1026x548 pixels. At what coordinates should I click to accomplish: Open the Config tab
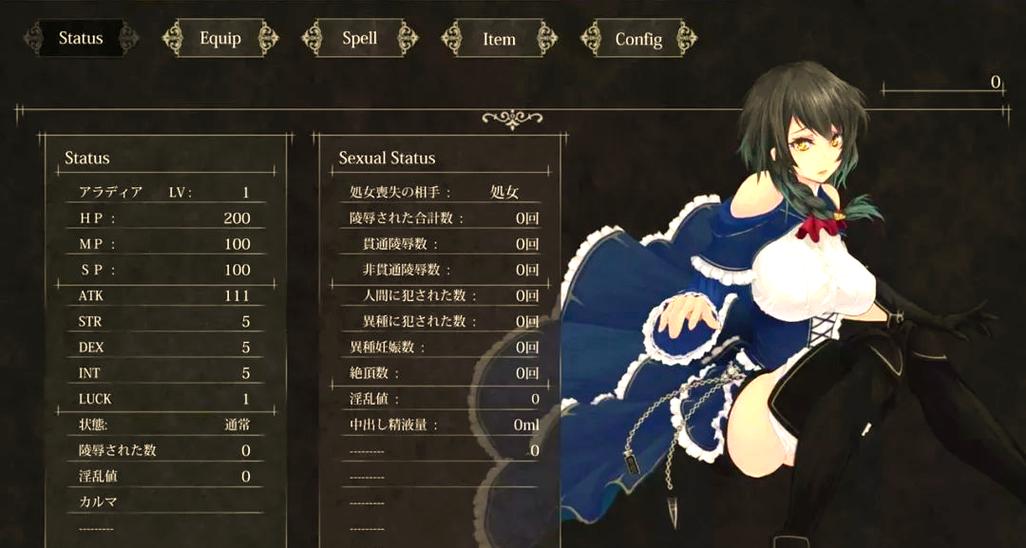pos(638,39)
